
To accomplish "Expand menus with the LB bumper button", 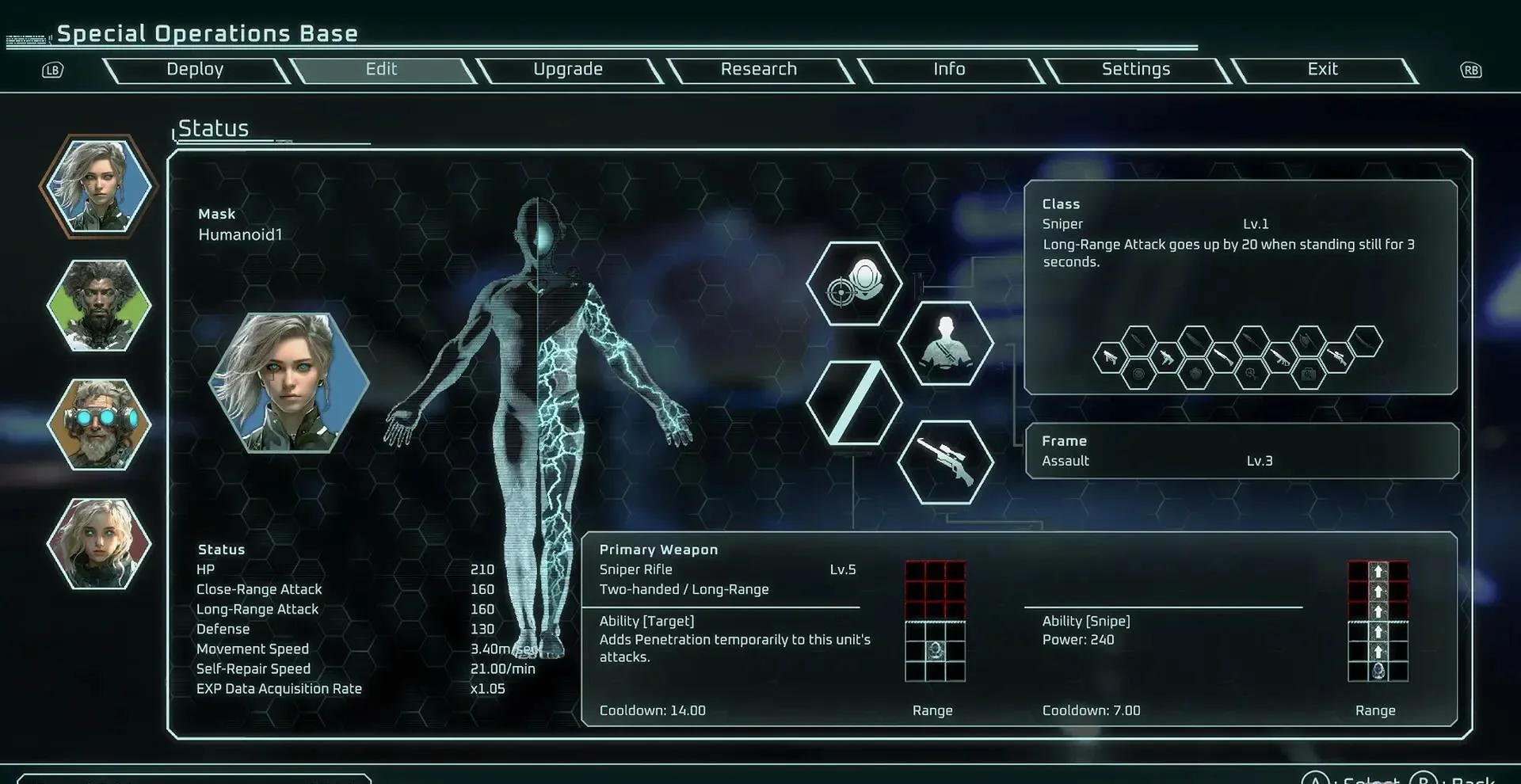I will click(51, 70).
